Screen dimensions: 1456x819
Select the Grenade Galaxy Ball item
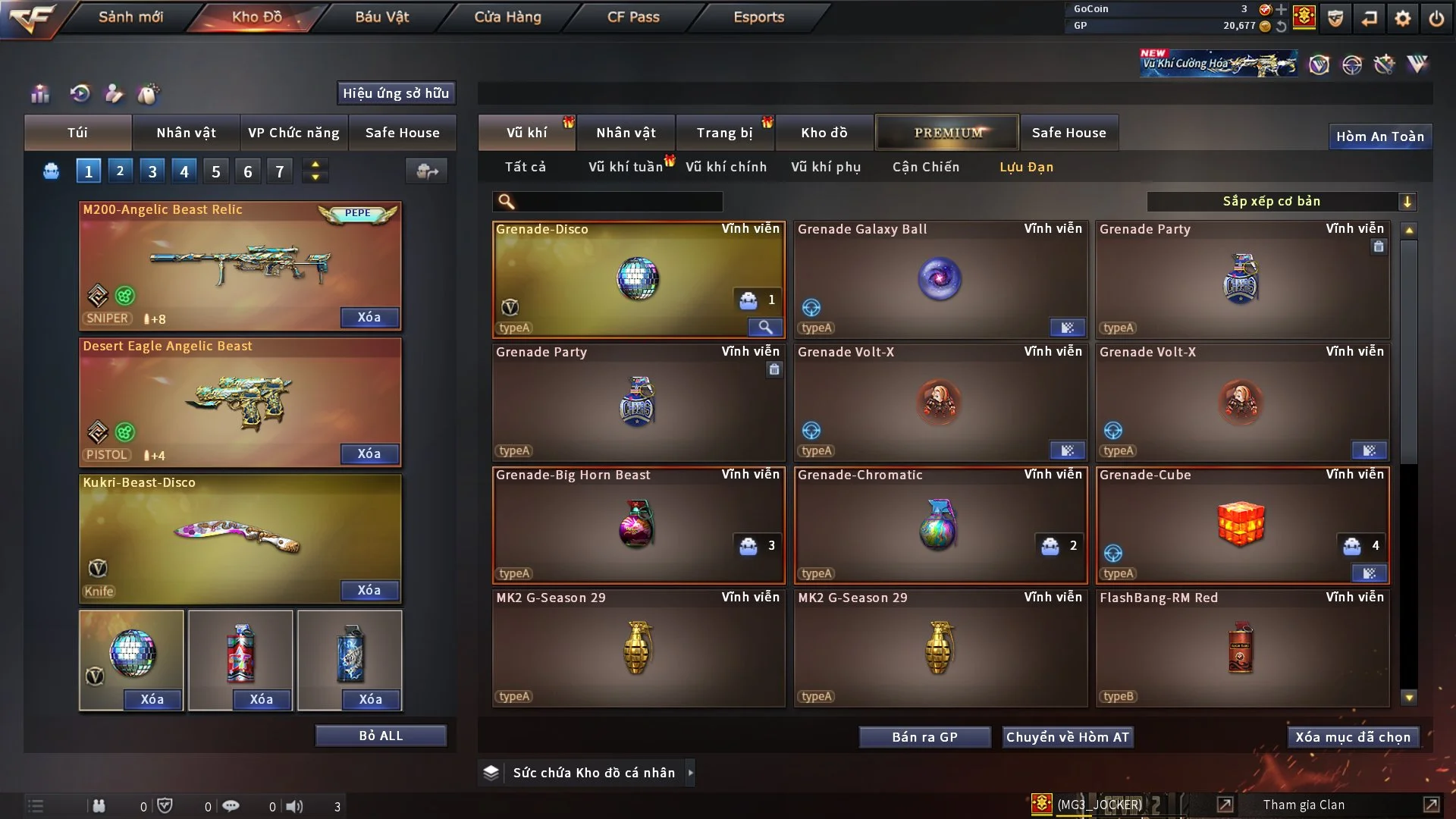(940, 279)
